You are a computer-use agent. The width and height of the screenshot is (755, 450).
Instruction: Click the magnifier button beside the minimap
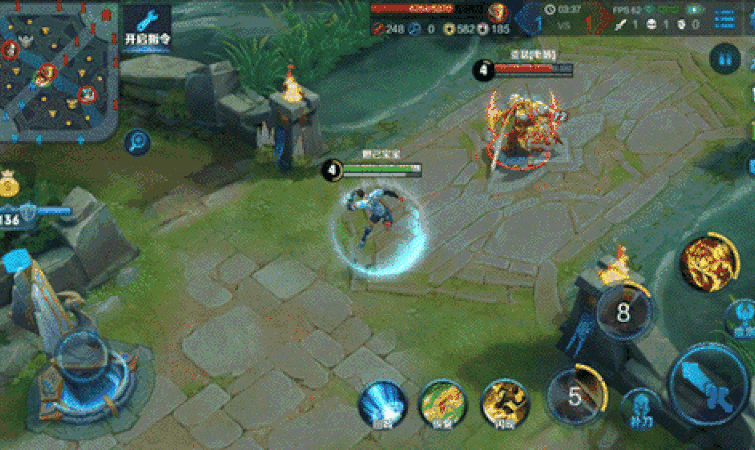coord(138,142)
